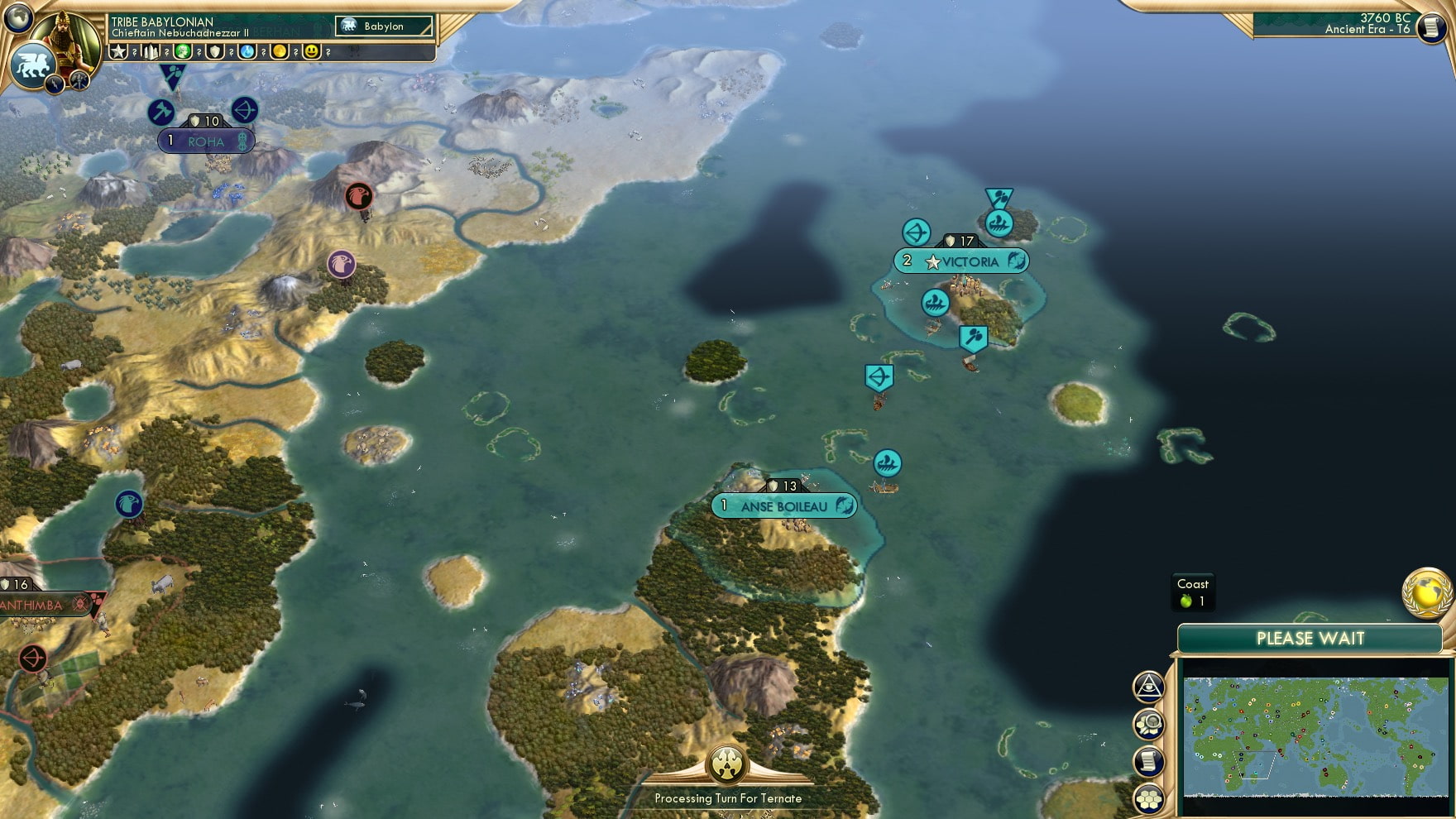This screenshot has height=819, width=1456.
Task: Toggle the eye pyramid icon beside minimap
Action: click(1149, 687)
